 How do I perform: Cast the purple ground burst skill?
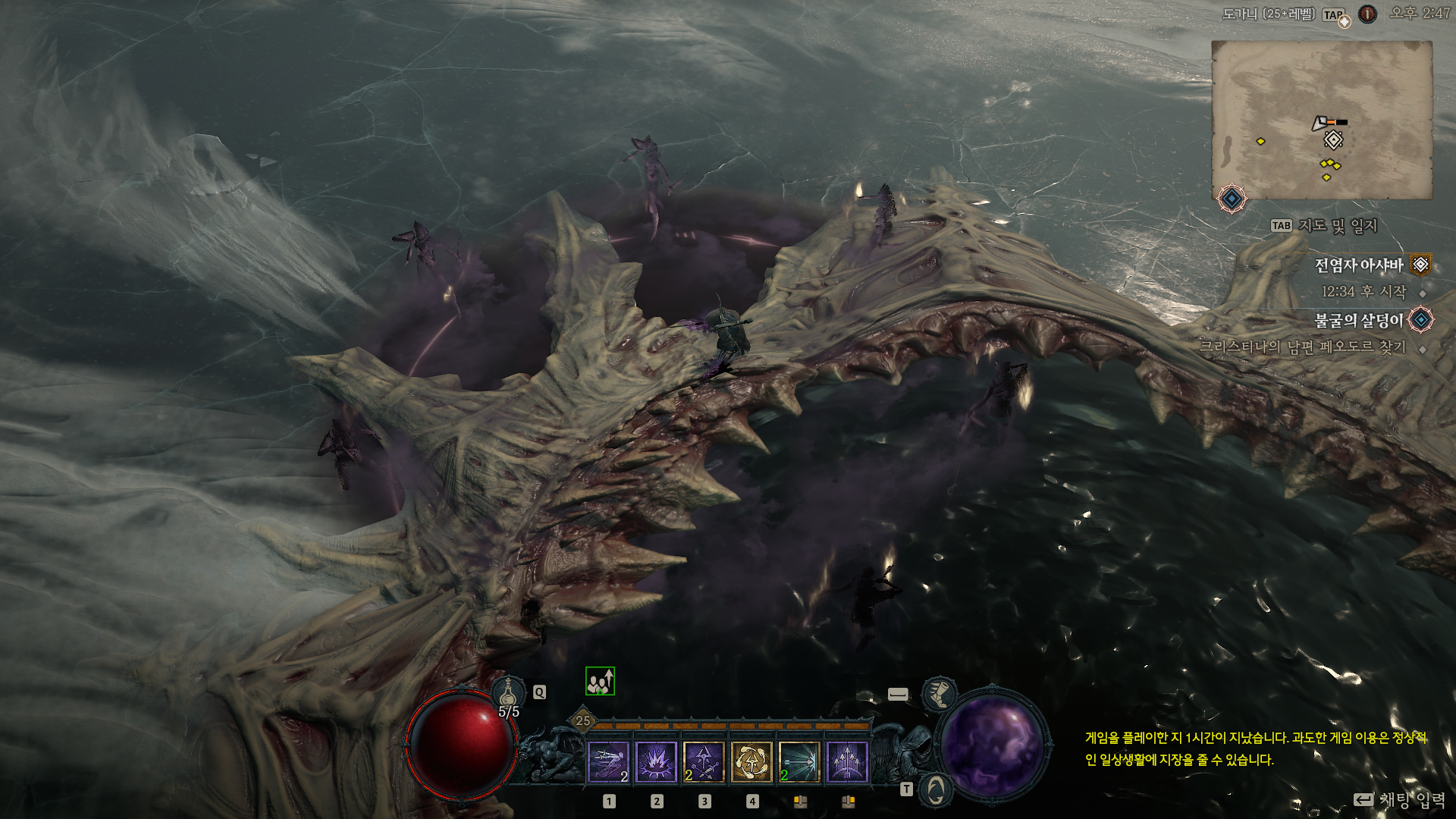click(x=656, y=761)
